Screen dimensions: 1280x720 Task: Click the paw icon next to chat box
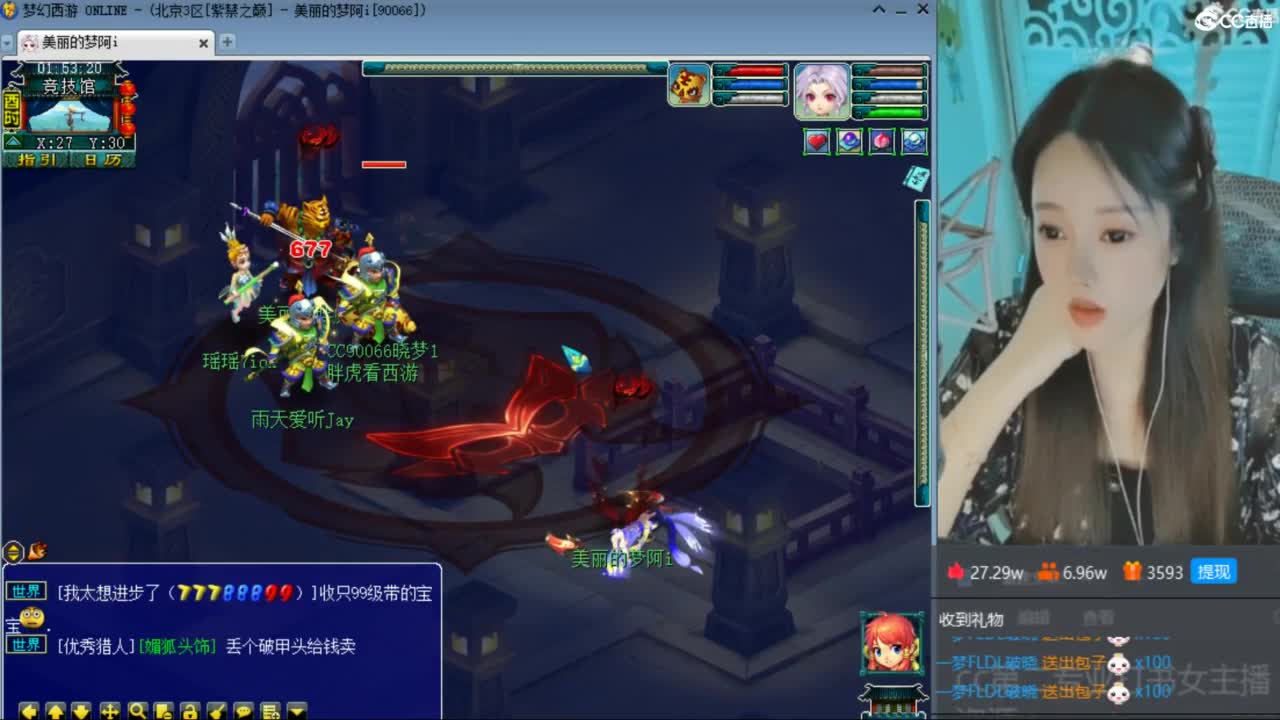pos(37,551)
